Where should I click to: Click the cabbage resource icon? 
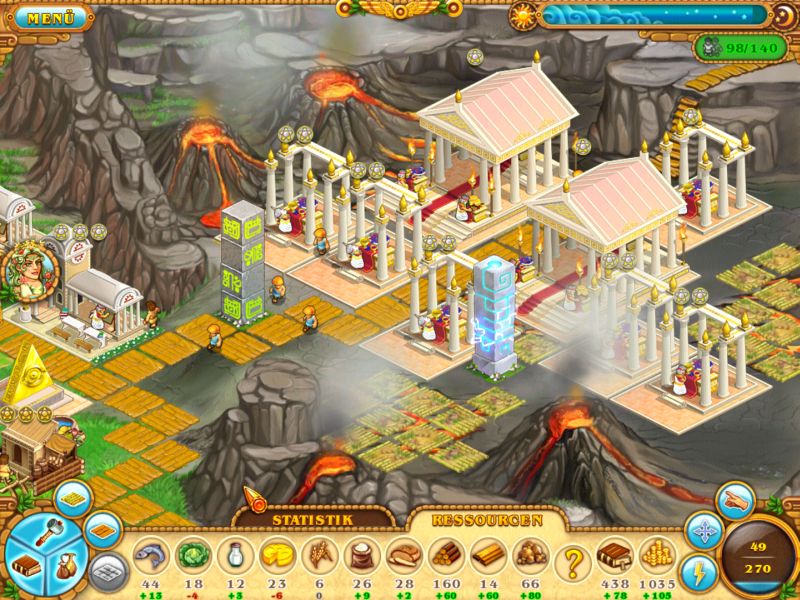191,555
